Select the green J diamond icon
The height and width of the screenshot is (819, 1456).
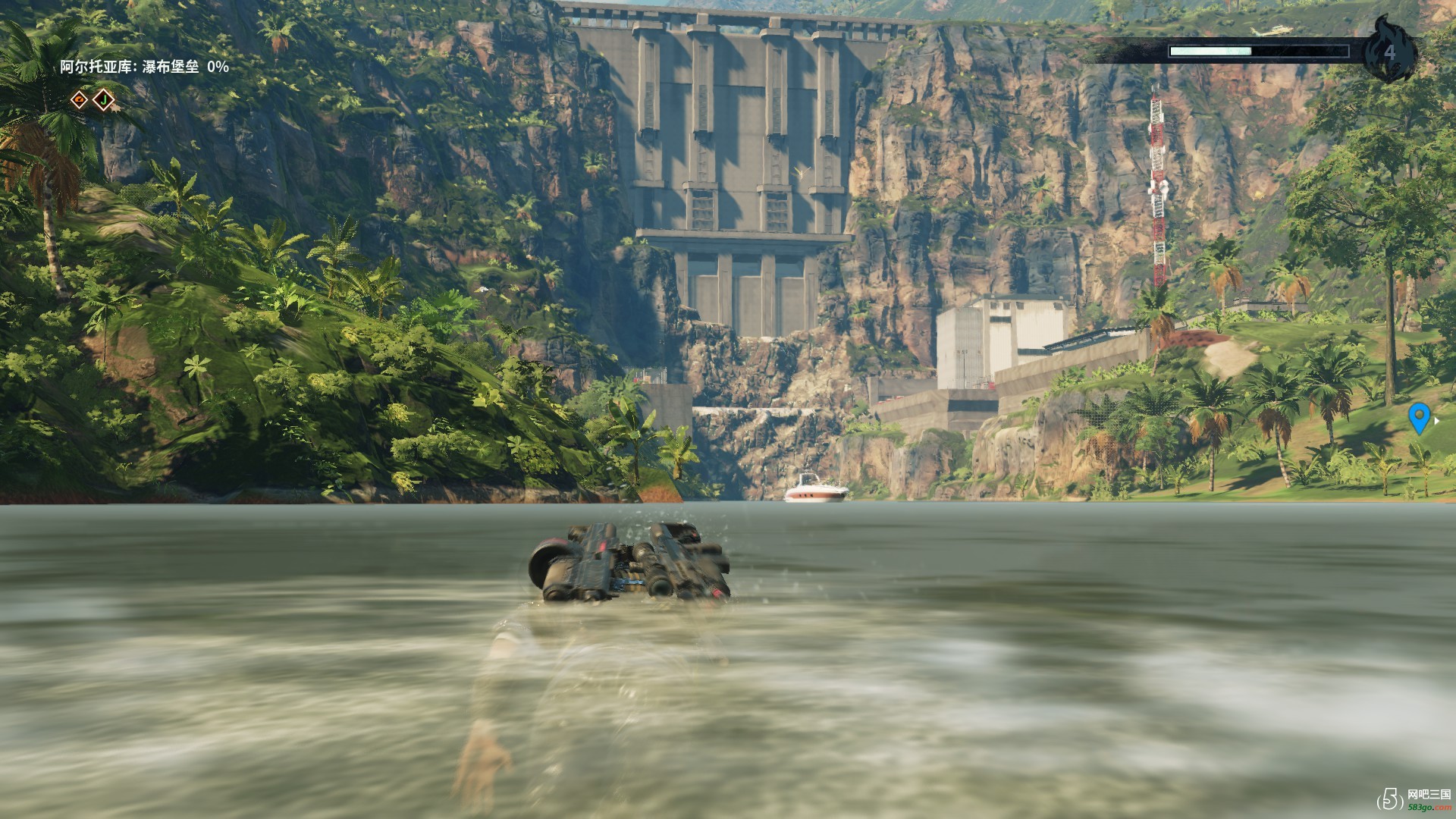click(x=103, y=99)
